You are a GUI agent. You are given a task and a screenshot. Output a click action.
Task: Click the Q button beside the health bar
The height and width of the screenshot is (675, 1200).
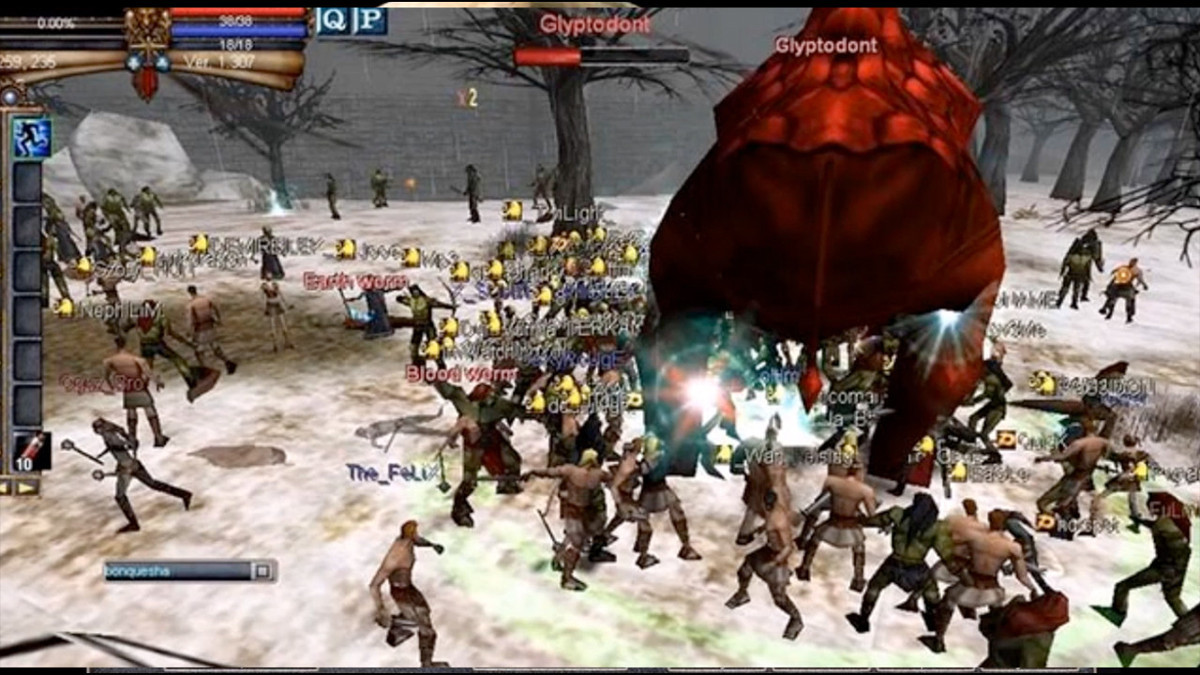333,21
